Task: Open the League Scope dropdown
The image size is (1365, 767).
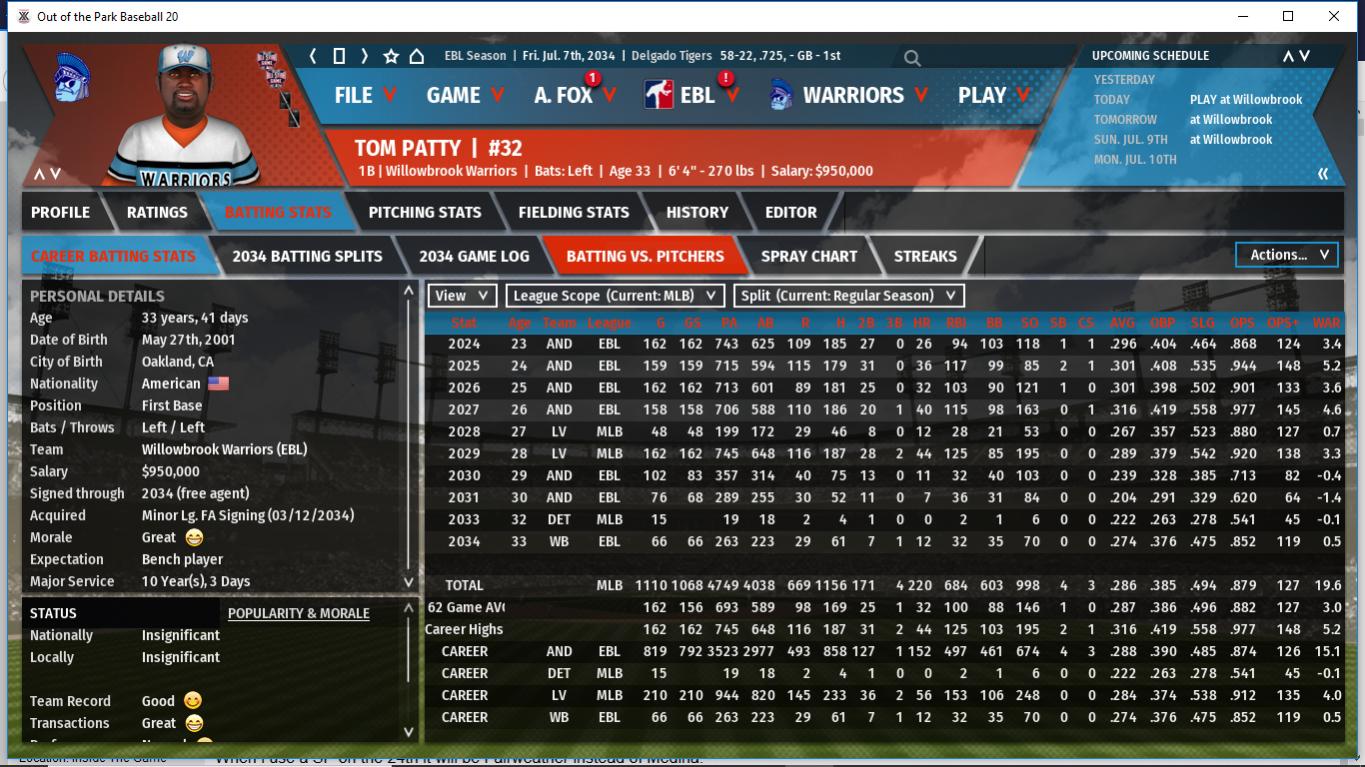Action: point(614,295)
